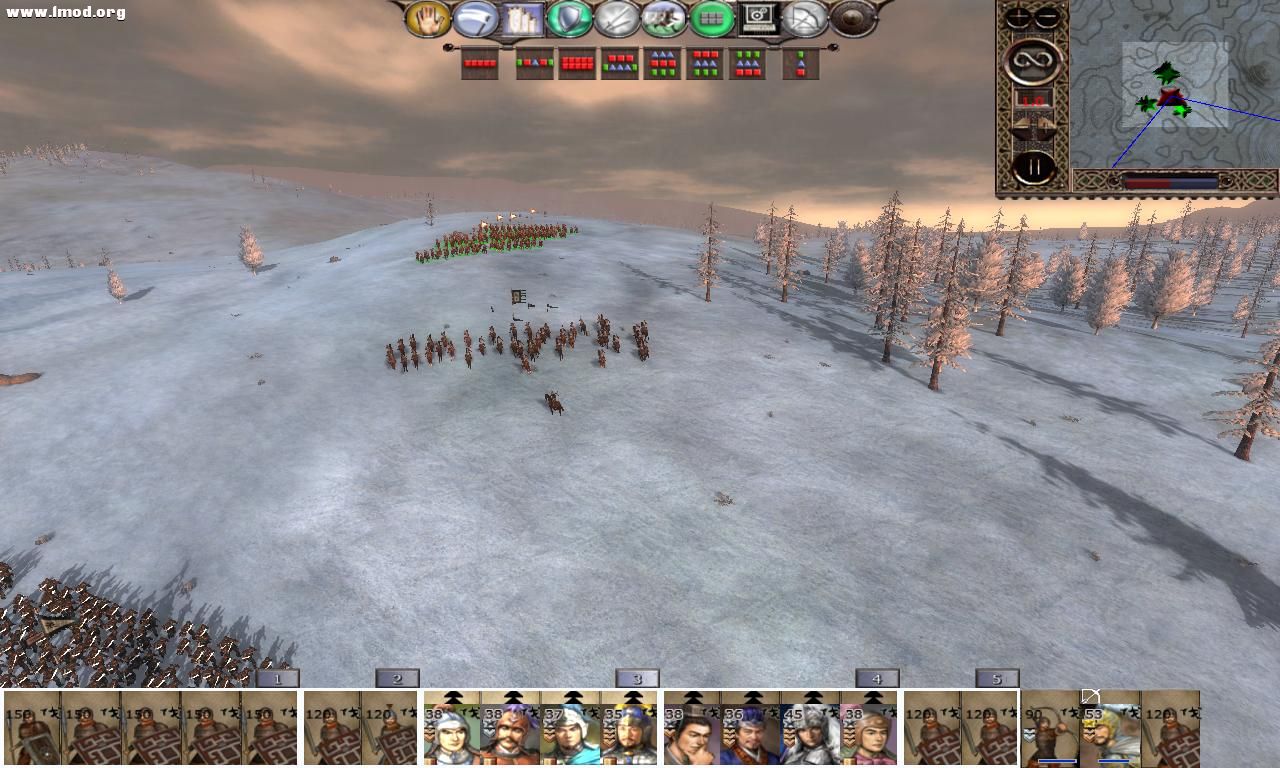The height and width of the screenshot is (768, 1280).
Task: Click the cinematic camera icon on the toolbar
Action: tap(757, 17)
